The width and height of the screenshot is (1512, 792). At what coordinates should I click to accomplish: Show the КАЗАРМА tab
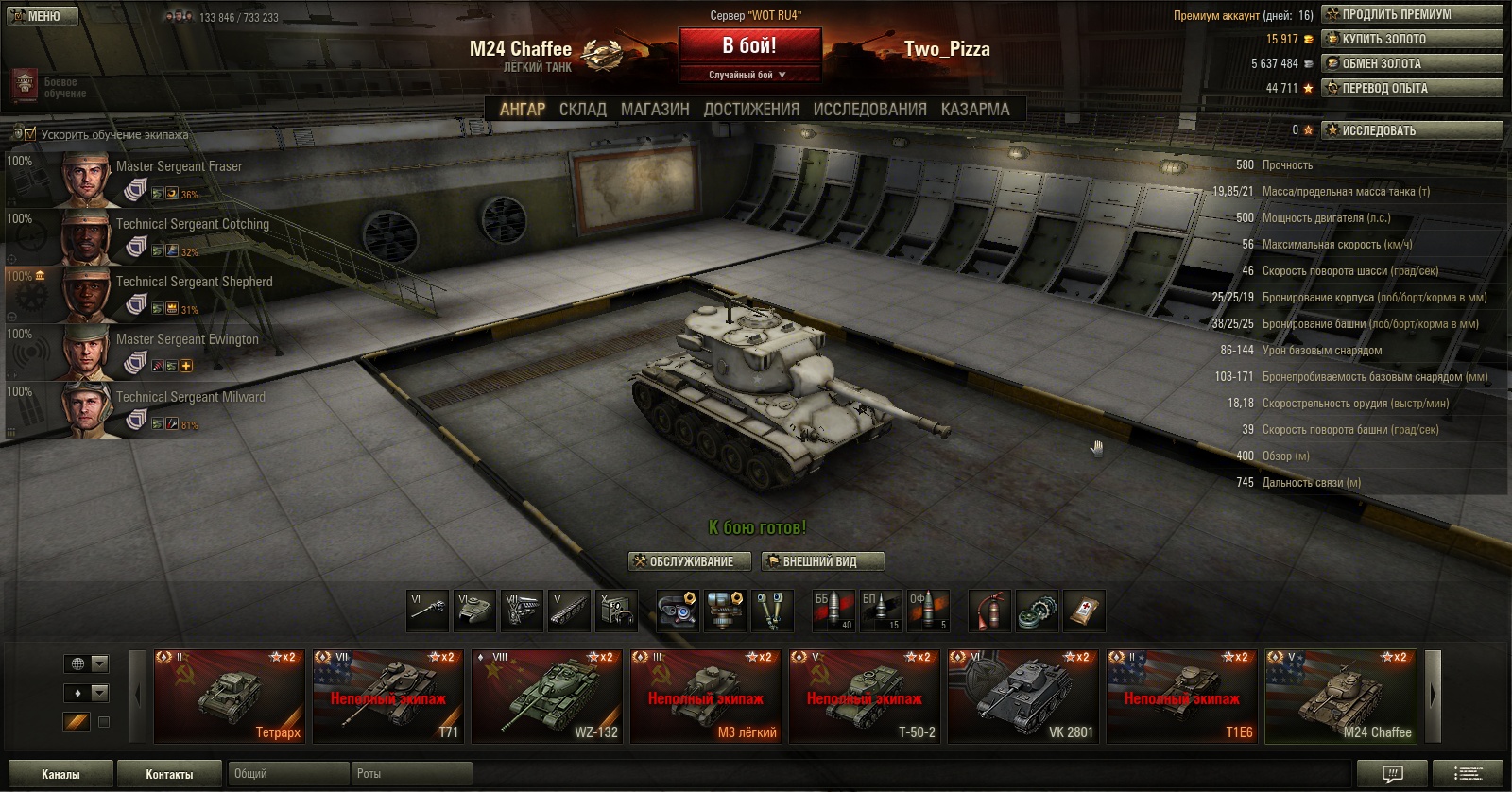point(975,110)
